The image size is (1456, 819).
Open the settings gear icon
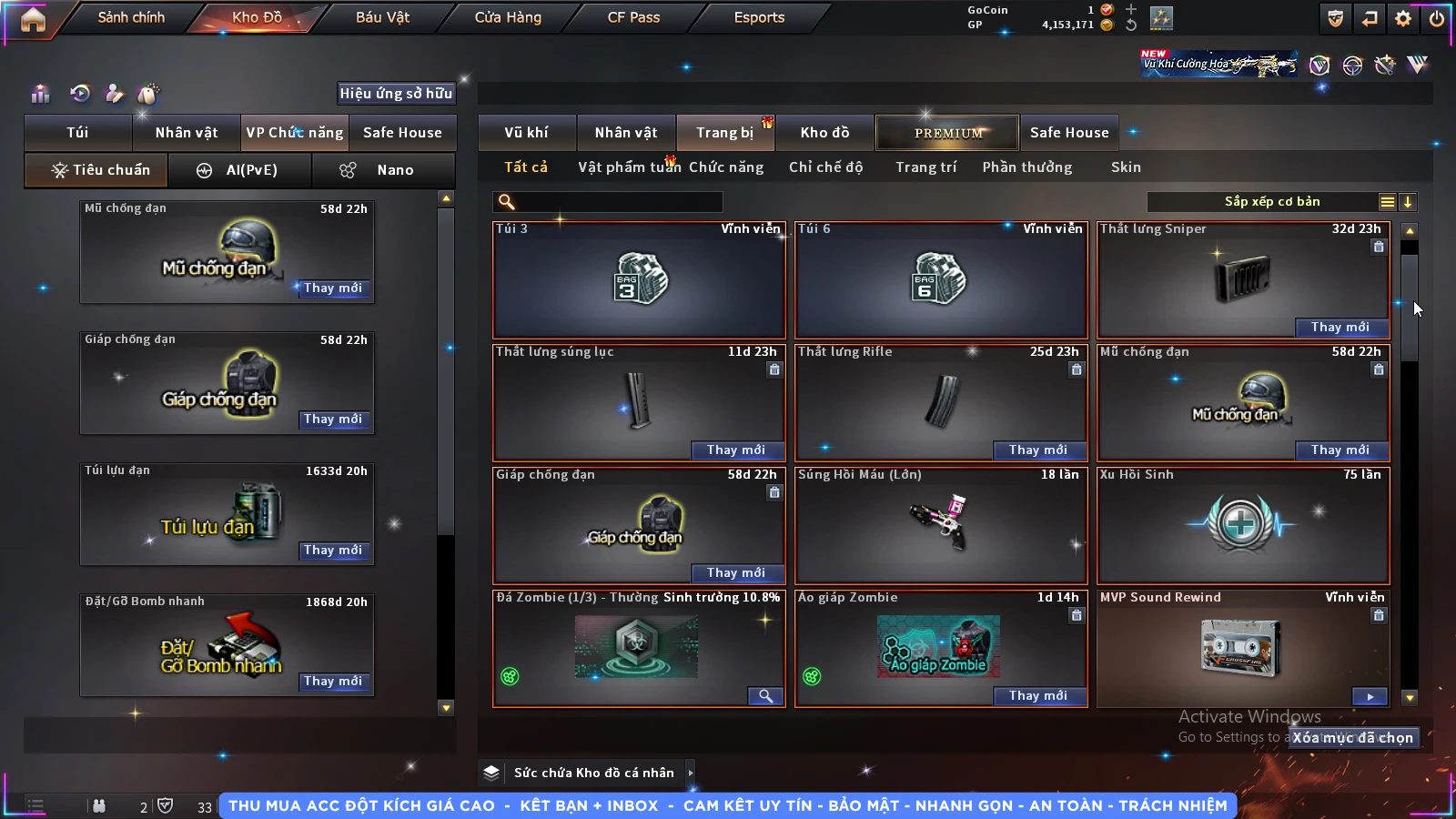click(x=1403, y=18)
